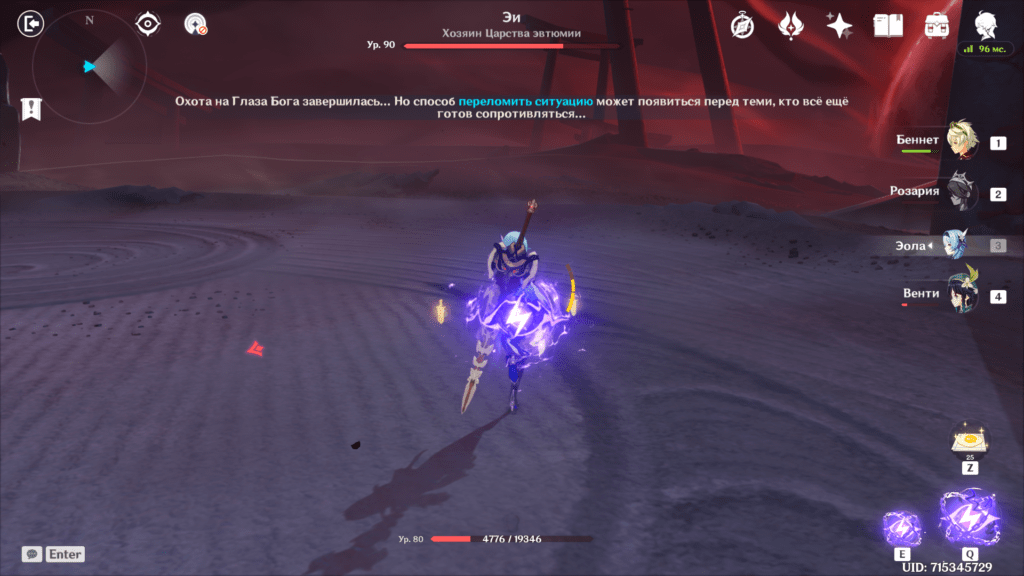Open the backpack inventory

937,26
